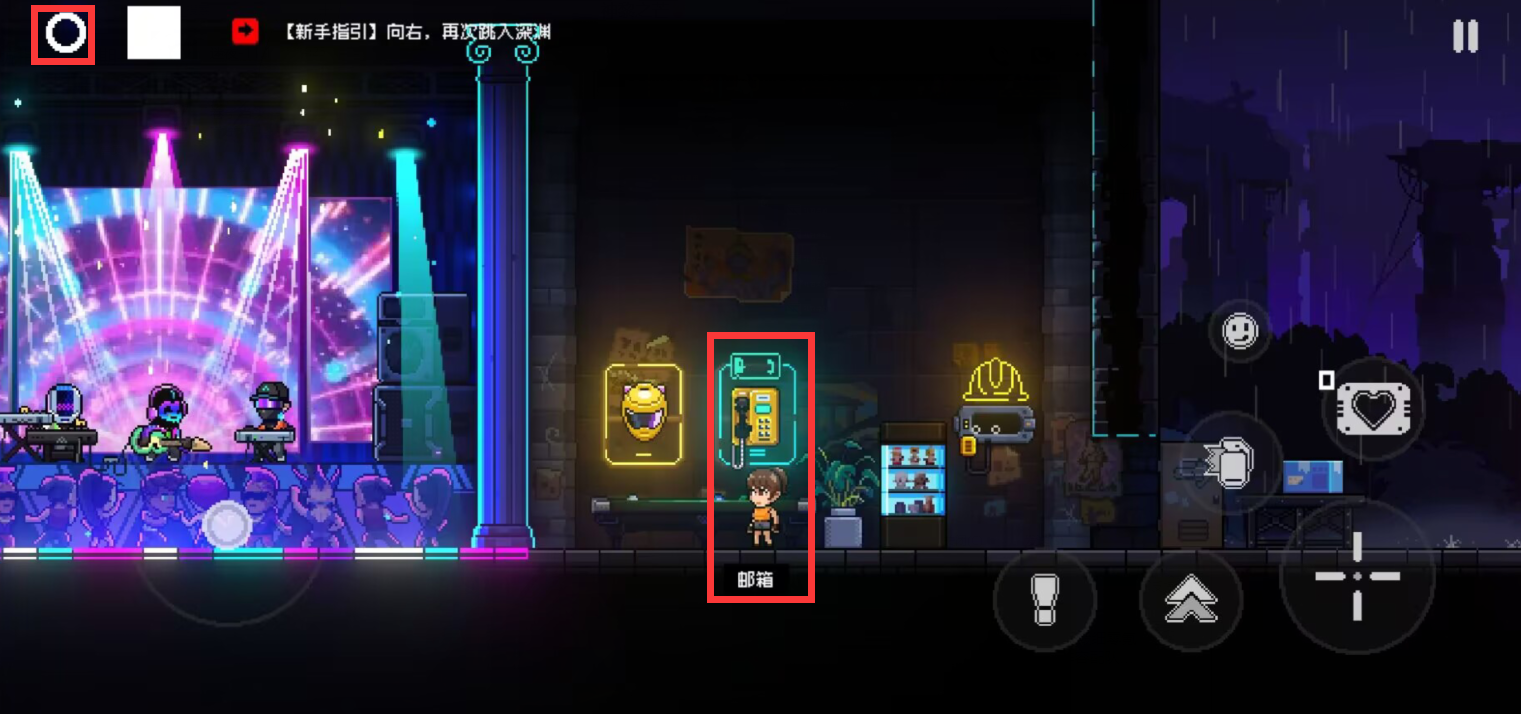
Task: Pause the game with the pause button
Action: [x=1465, y=37]
